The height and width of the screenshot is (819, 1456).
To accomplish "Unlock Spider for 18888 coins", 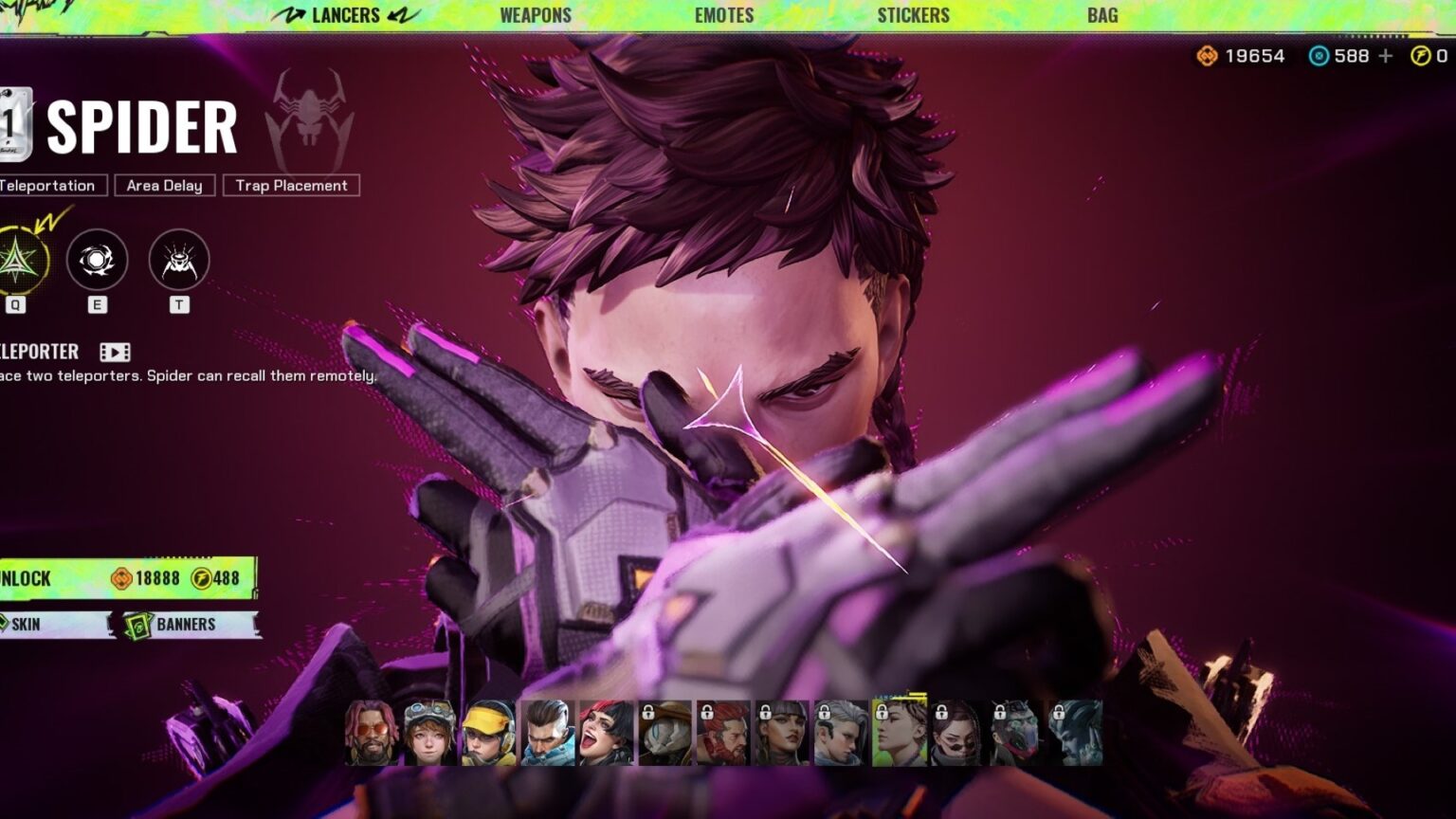I will [x=127, y=578].
